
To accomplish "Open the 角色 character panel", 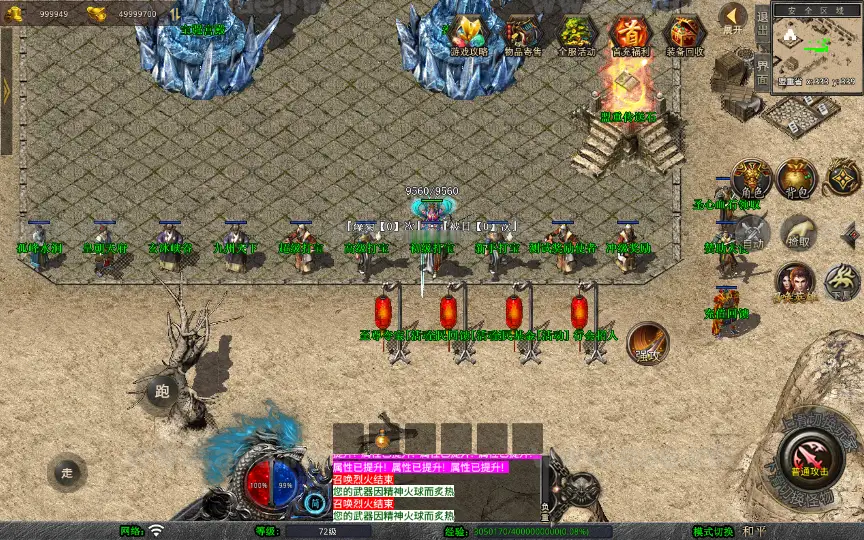I will [x=750, y=178].
